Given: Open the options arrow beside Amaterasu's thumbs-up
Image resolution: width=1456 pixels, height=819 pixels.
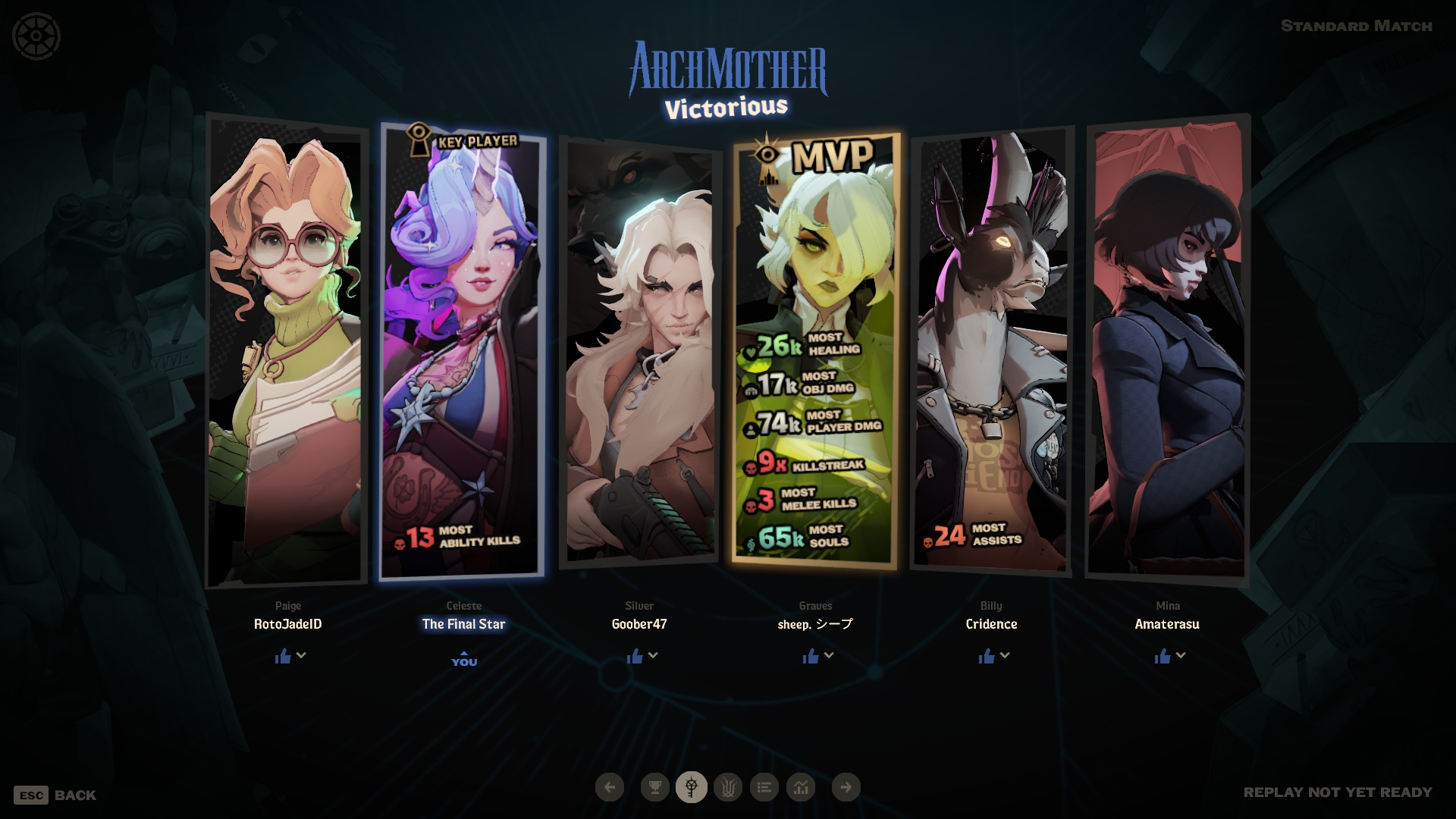Looking at the screenshot, I should pos(1181,655).
